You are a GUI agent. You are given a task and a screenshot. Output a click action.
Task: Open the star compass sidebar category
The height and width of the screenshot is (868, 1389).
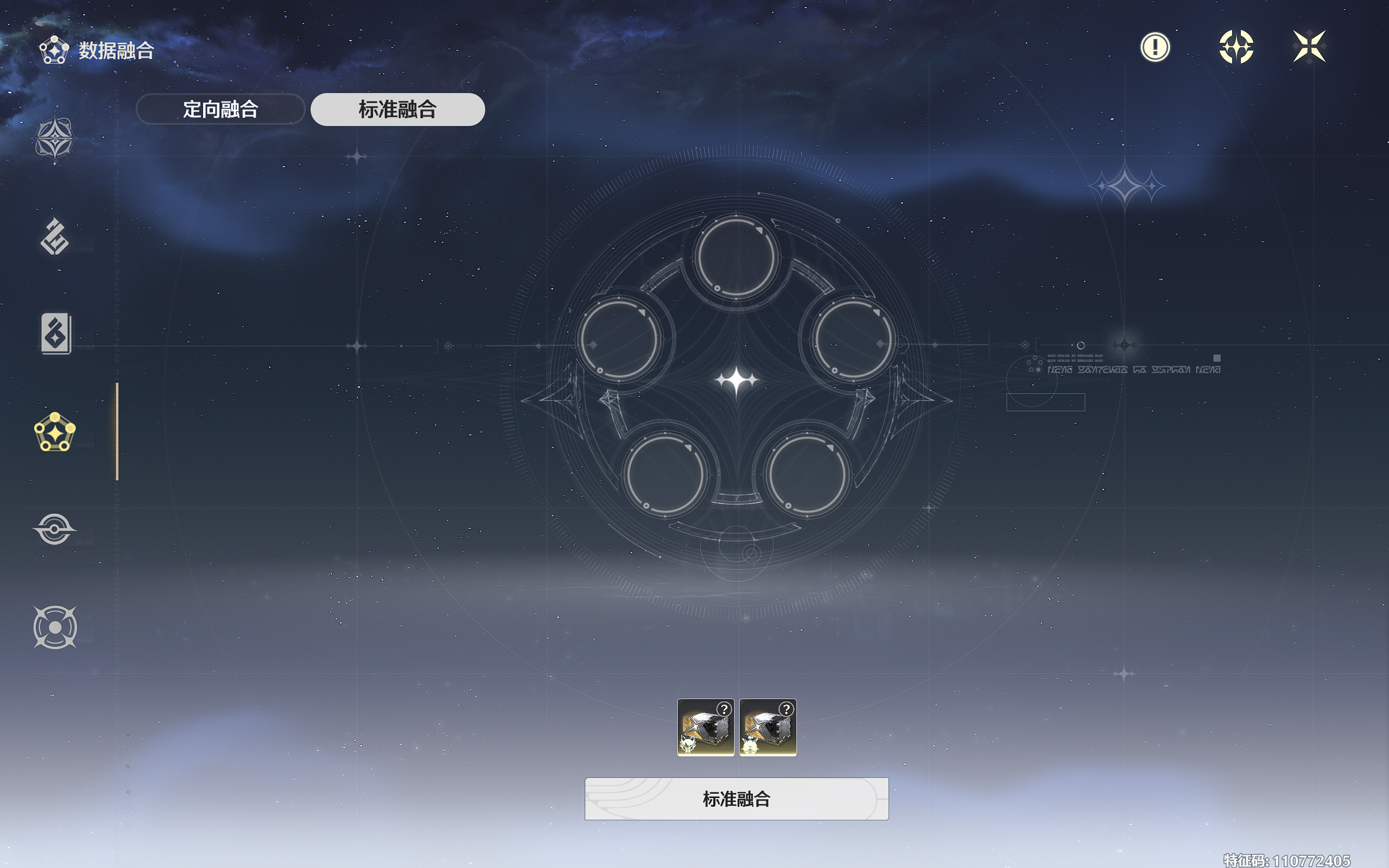[x=54, y=139]
